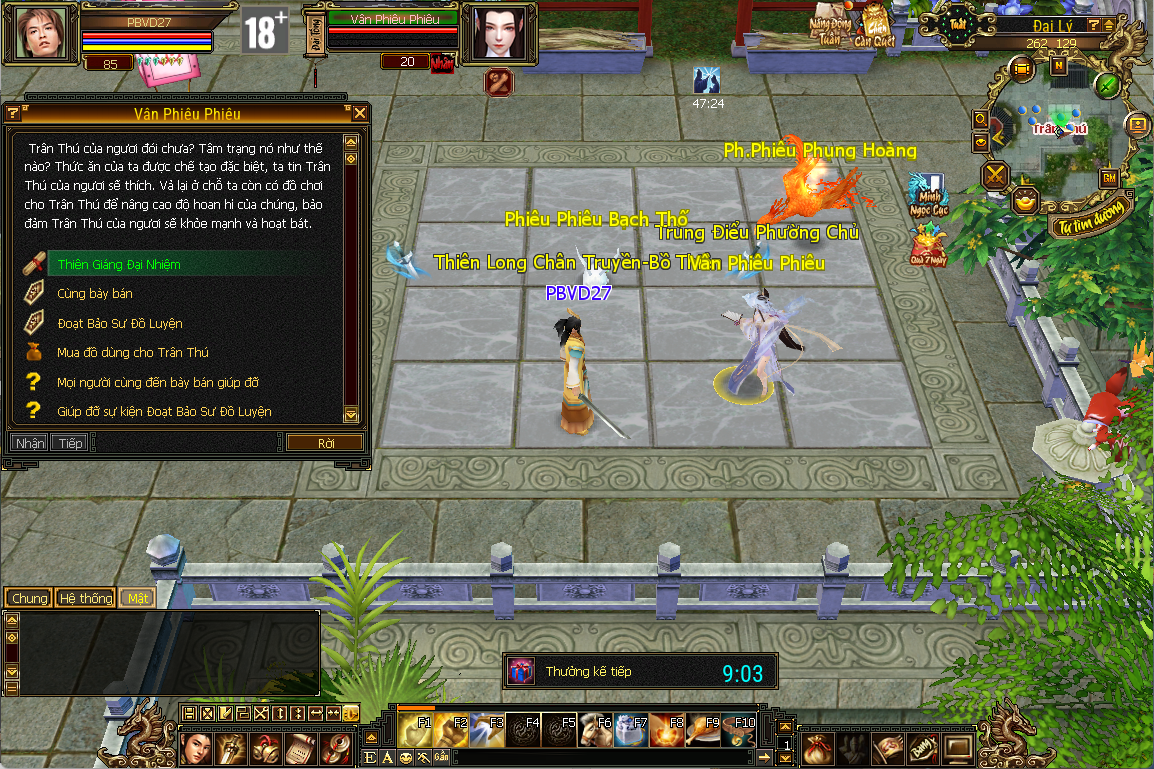
Task: Switch to the Hệ thống chat tab
Action: point(86,598)
